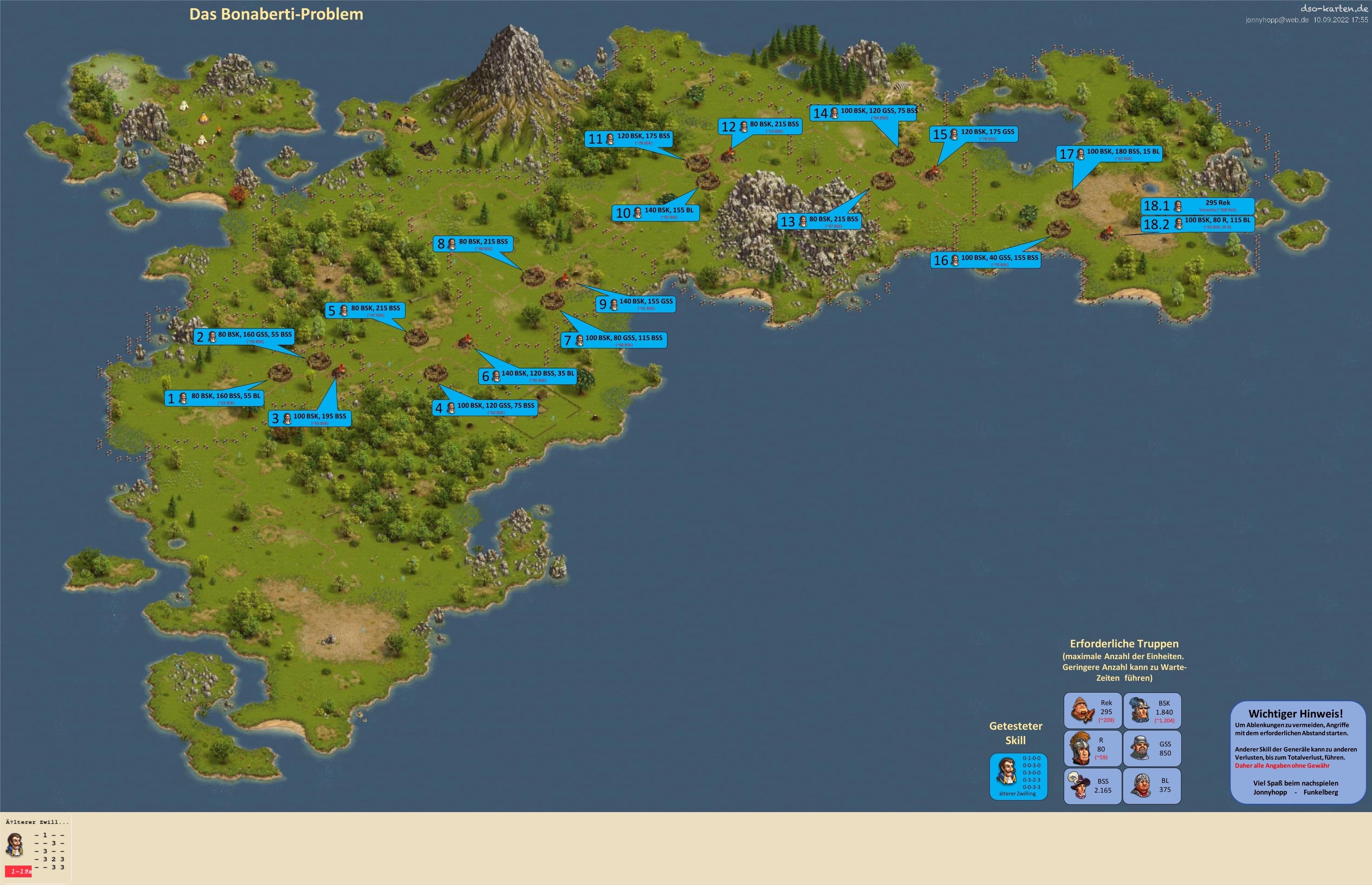
Task: Select the camp 12 attack label
Action: point(760,126)
